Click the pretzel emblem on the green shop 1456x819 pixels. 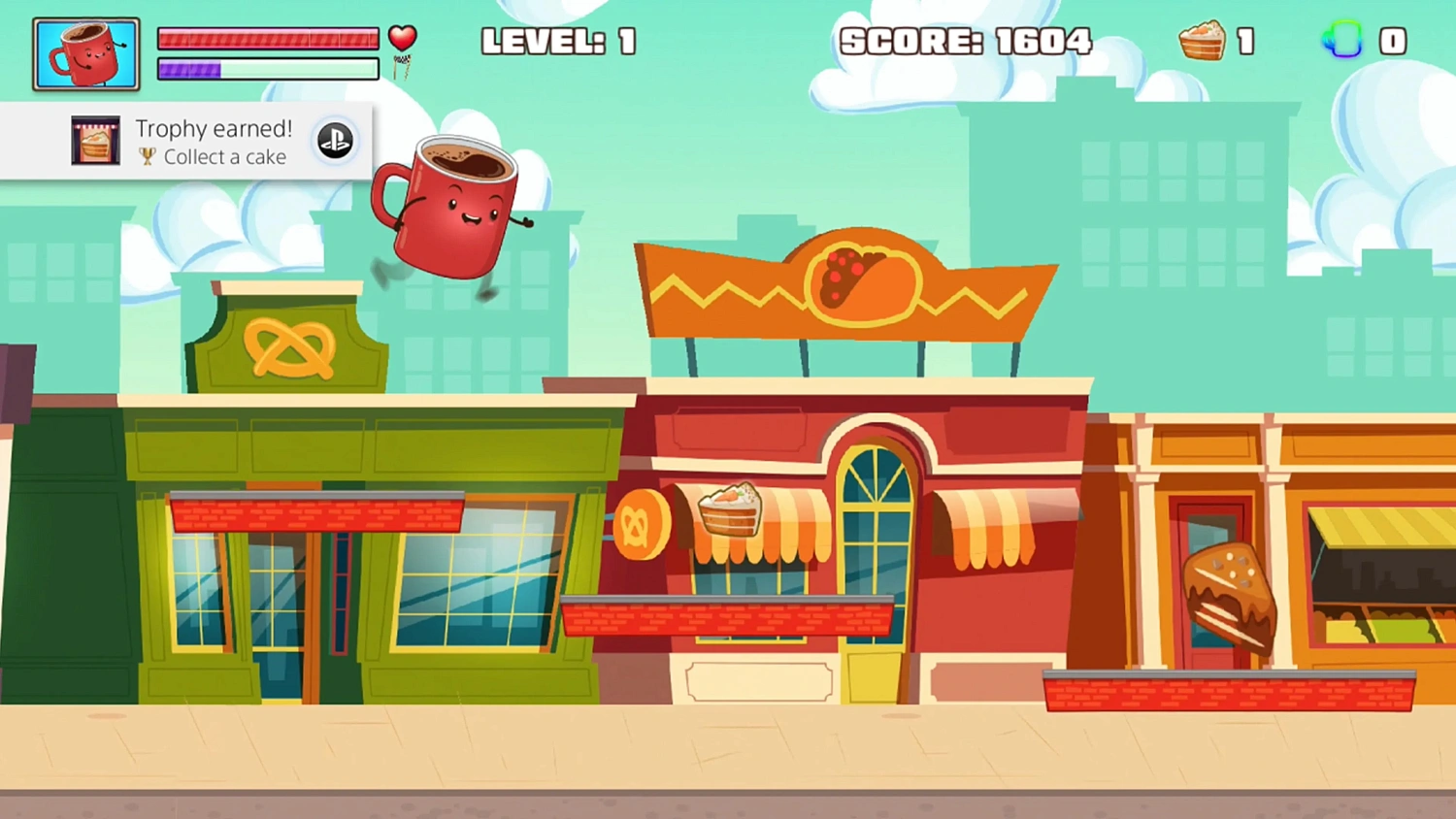(x=289, y=350)
